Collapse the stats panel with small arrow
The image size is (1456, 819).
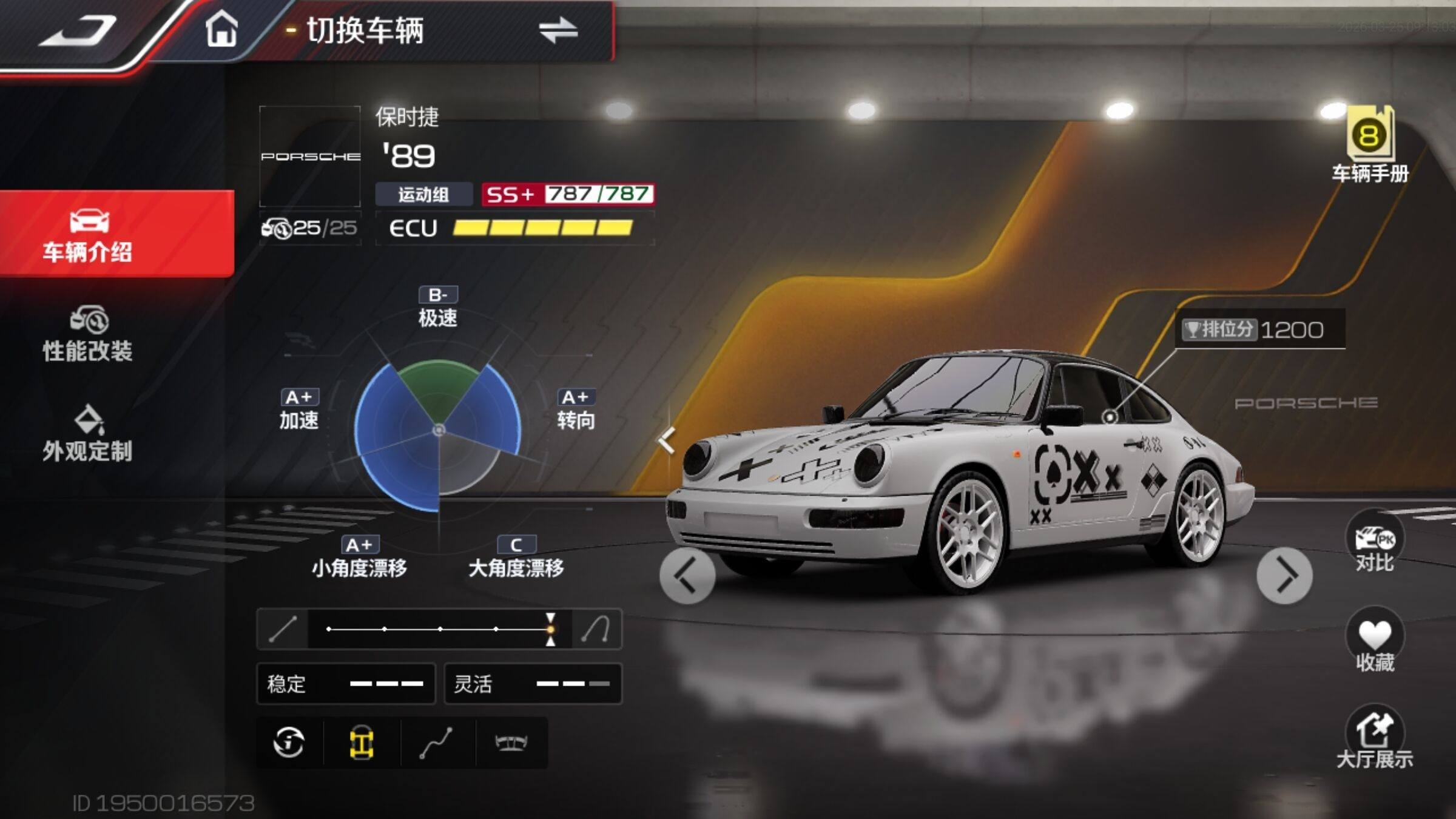tap(667, 440)
